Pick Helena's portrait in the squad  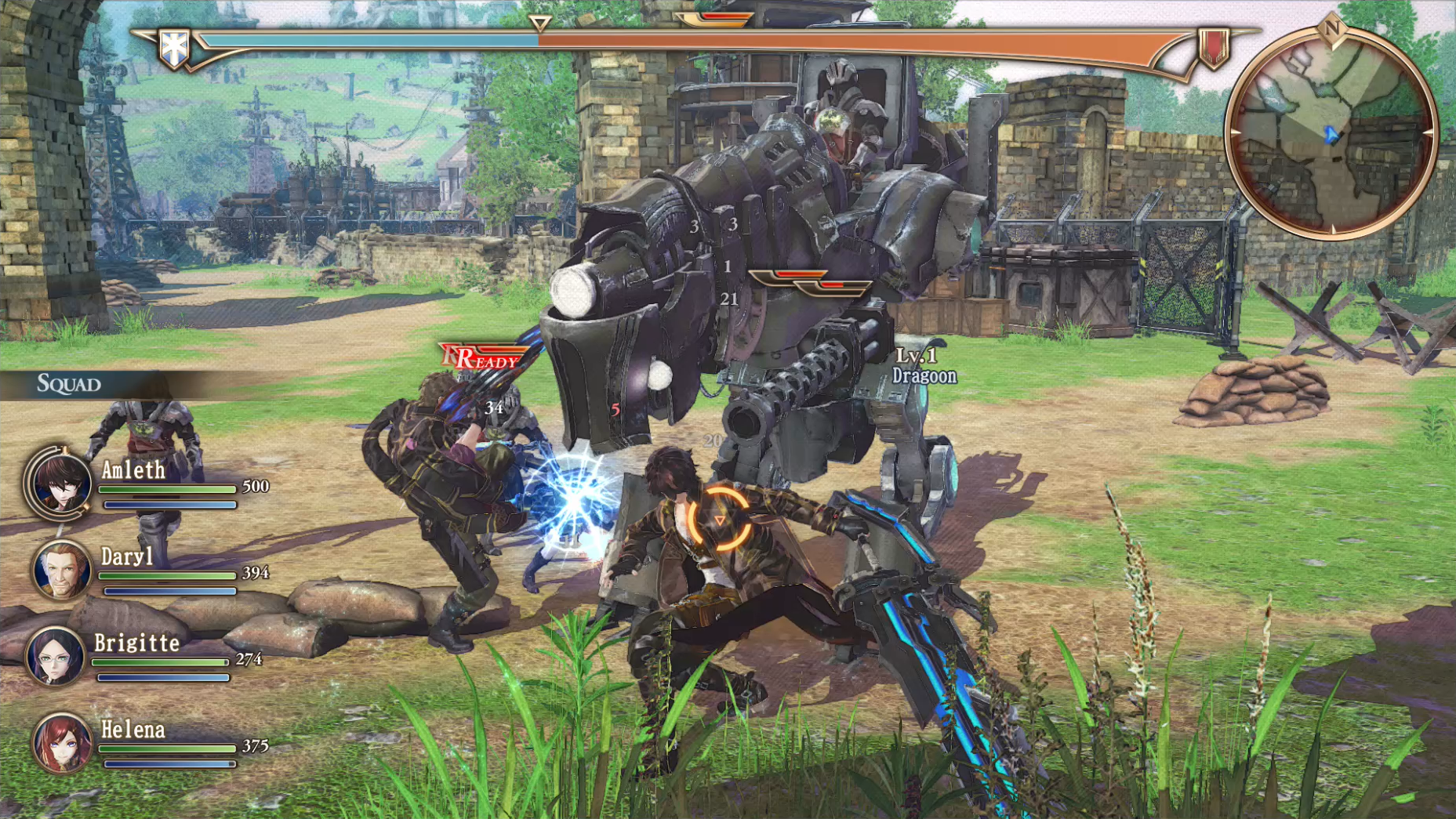pos(60,742)
